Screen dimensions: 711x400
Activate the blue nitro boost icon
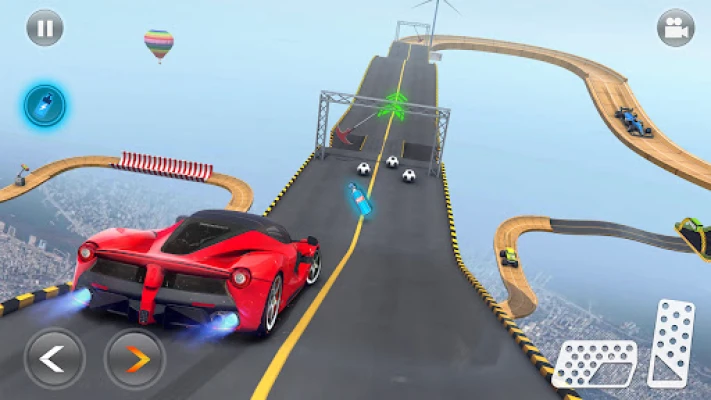point(44,104)
